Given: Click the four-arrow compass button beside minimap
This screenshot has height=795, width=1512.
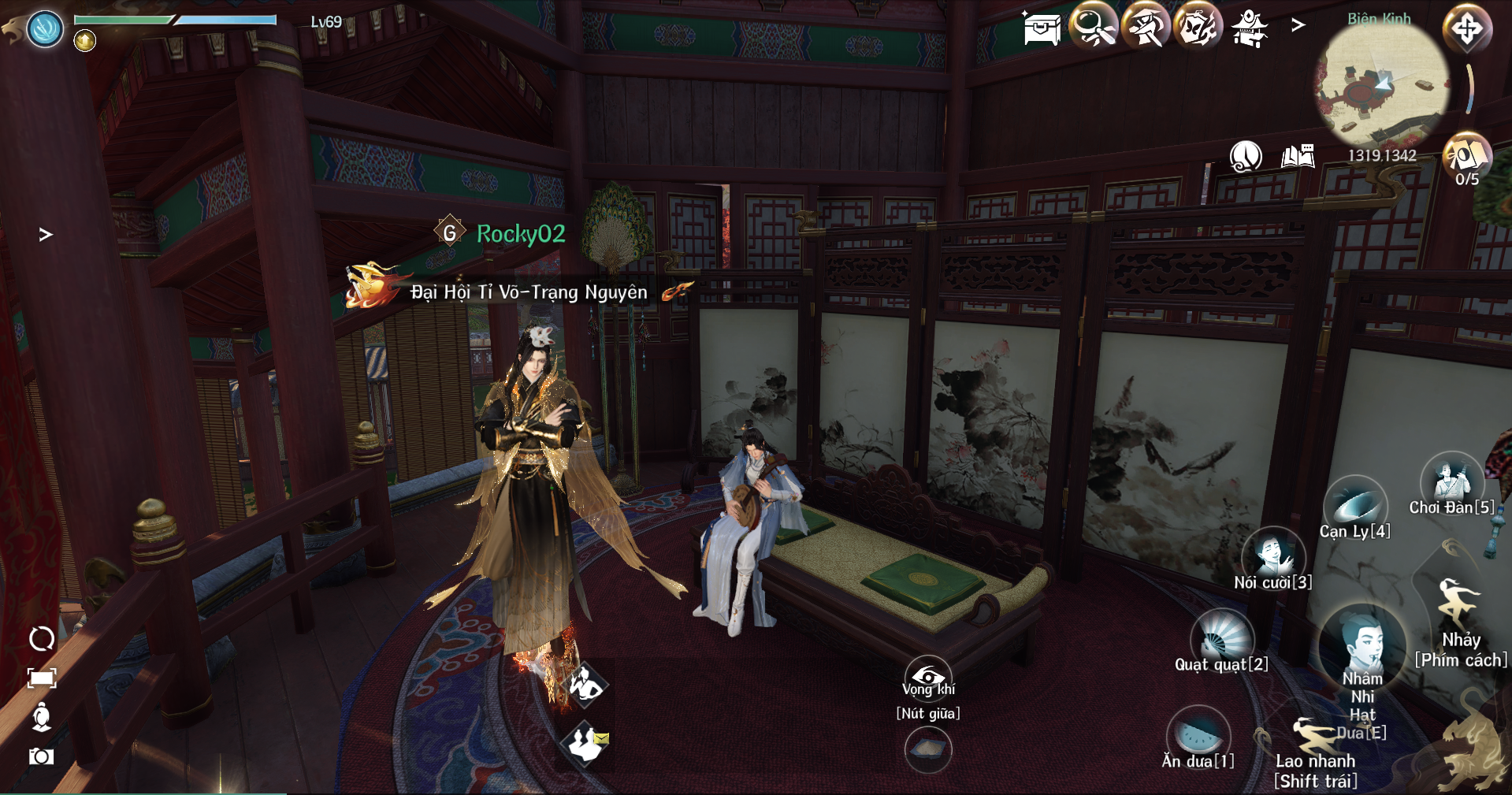Looking at the screenshot, I should tap(1466, 29).
